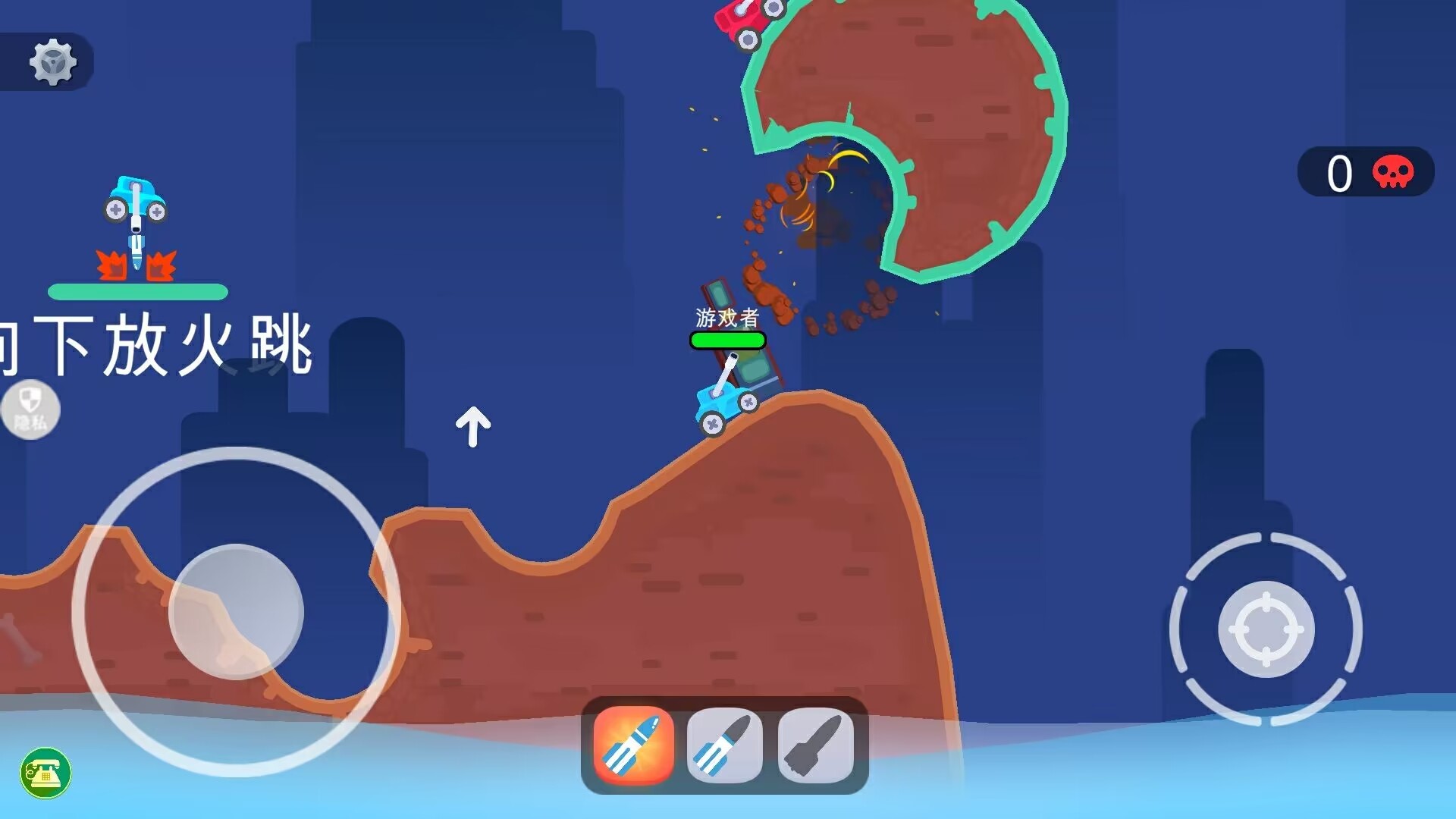Tap the crosshair fire button
This screenshot has width=1456, height=819.
[x=1266, y=629]
